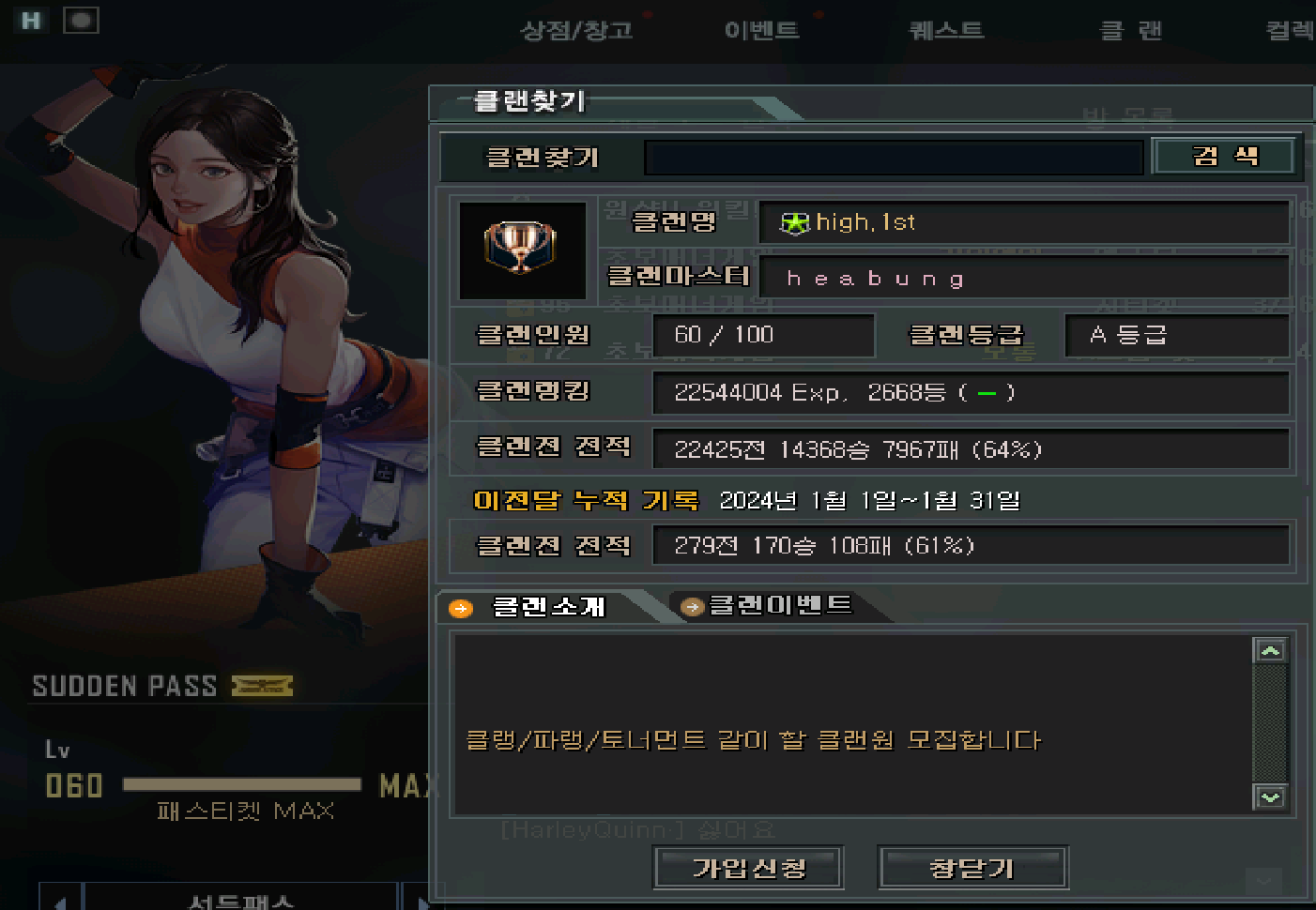Open the 클랜 menu
This screenshot has width=1316, height=910.
(x=1130, y=31)
